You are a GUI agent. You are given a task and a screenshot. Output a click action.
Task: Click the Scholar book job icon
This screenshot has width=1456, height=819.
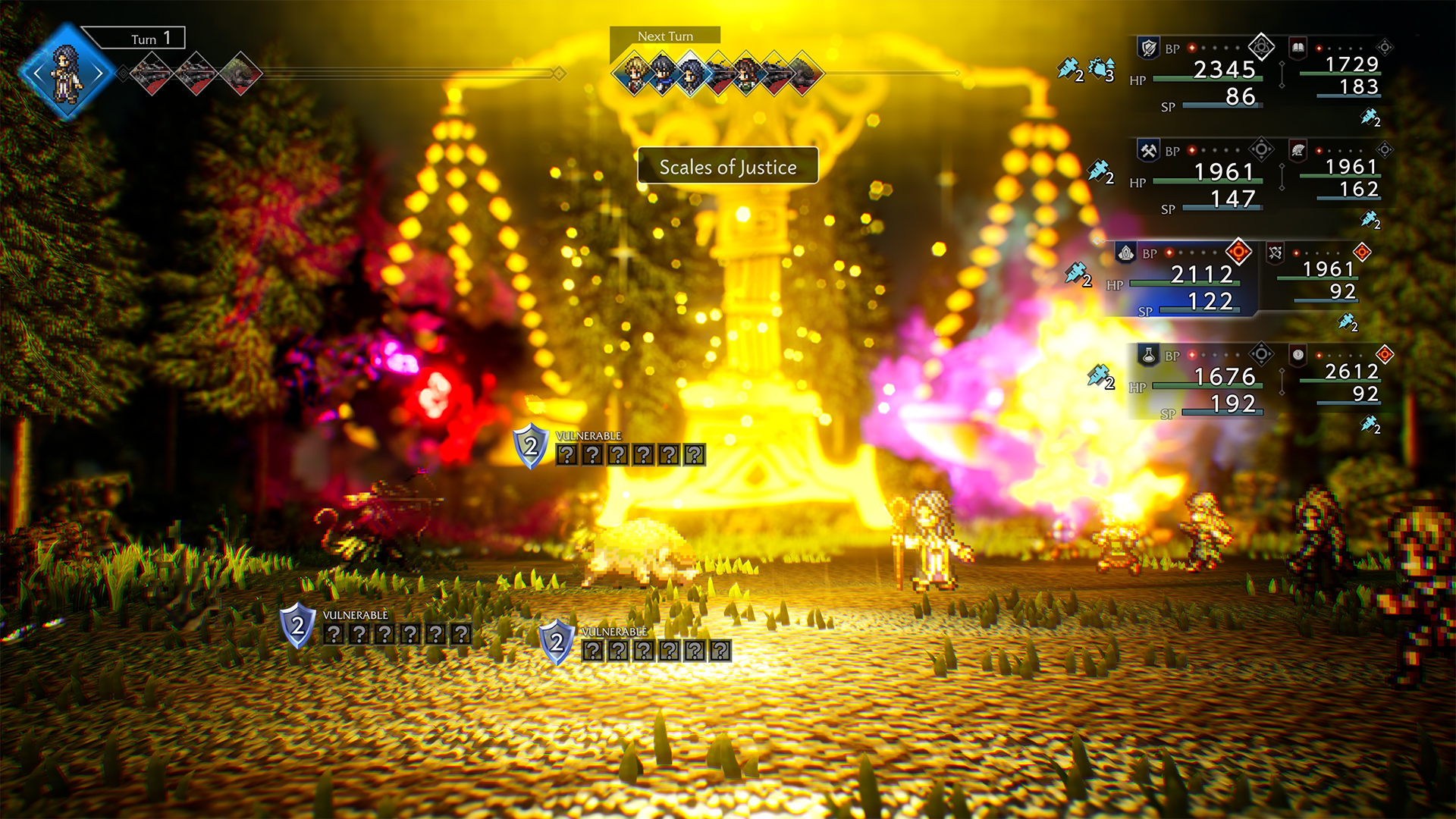pos(1297,47)
